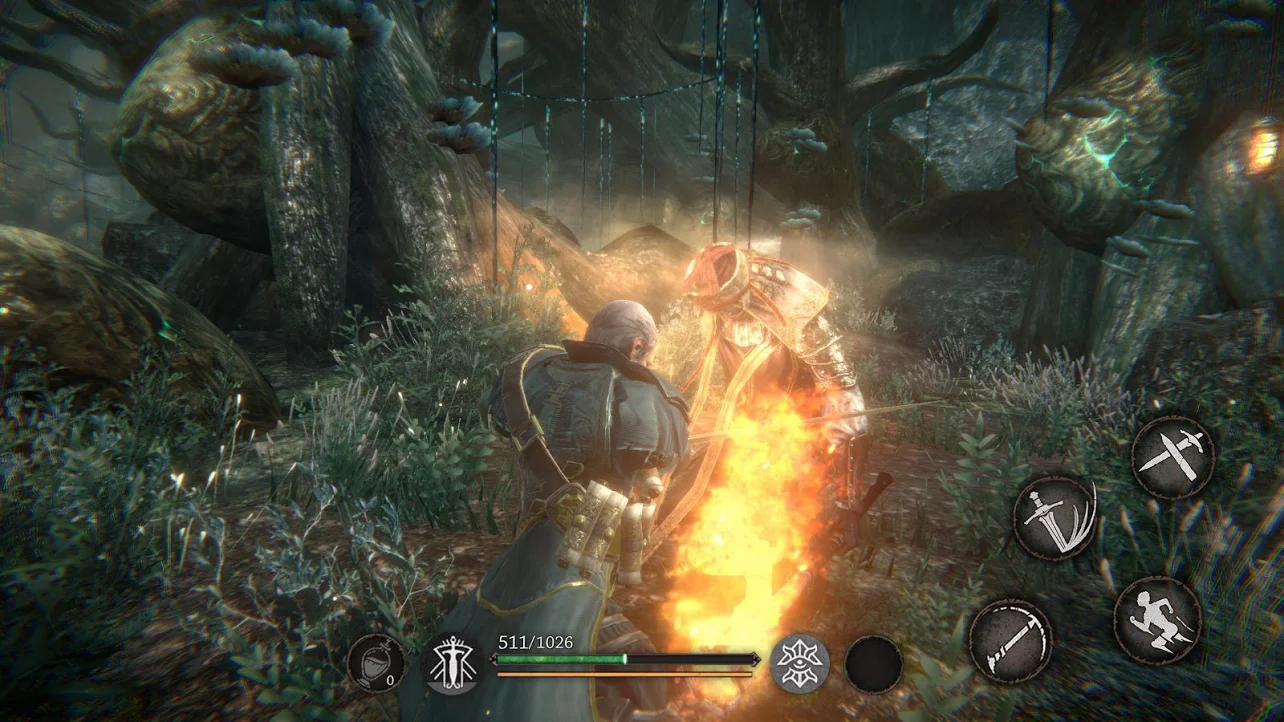
Task: Trigger the eye sigil ability
Action: pyautogui.click(x=799, y=662)
